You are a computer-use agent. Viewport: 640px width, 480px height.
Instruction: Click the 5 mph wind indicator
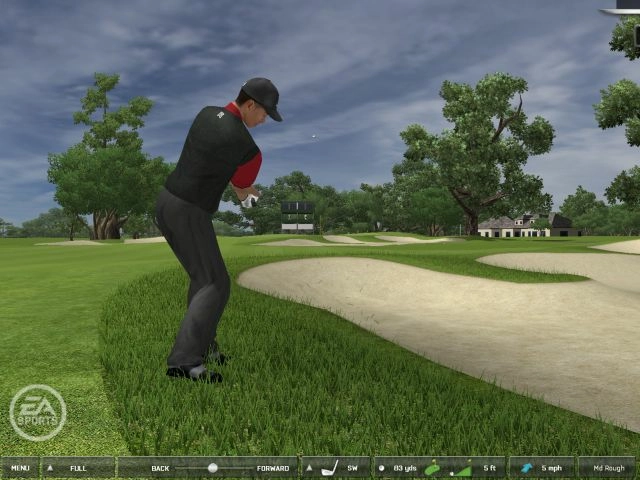pos(542,467)
